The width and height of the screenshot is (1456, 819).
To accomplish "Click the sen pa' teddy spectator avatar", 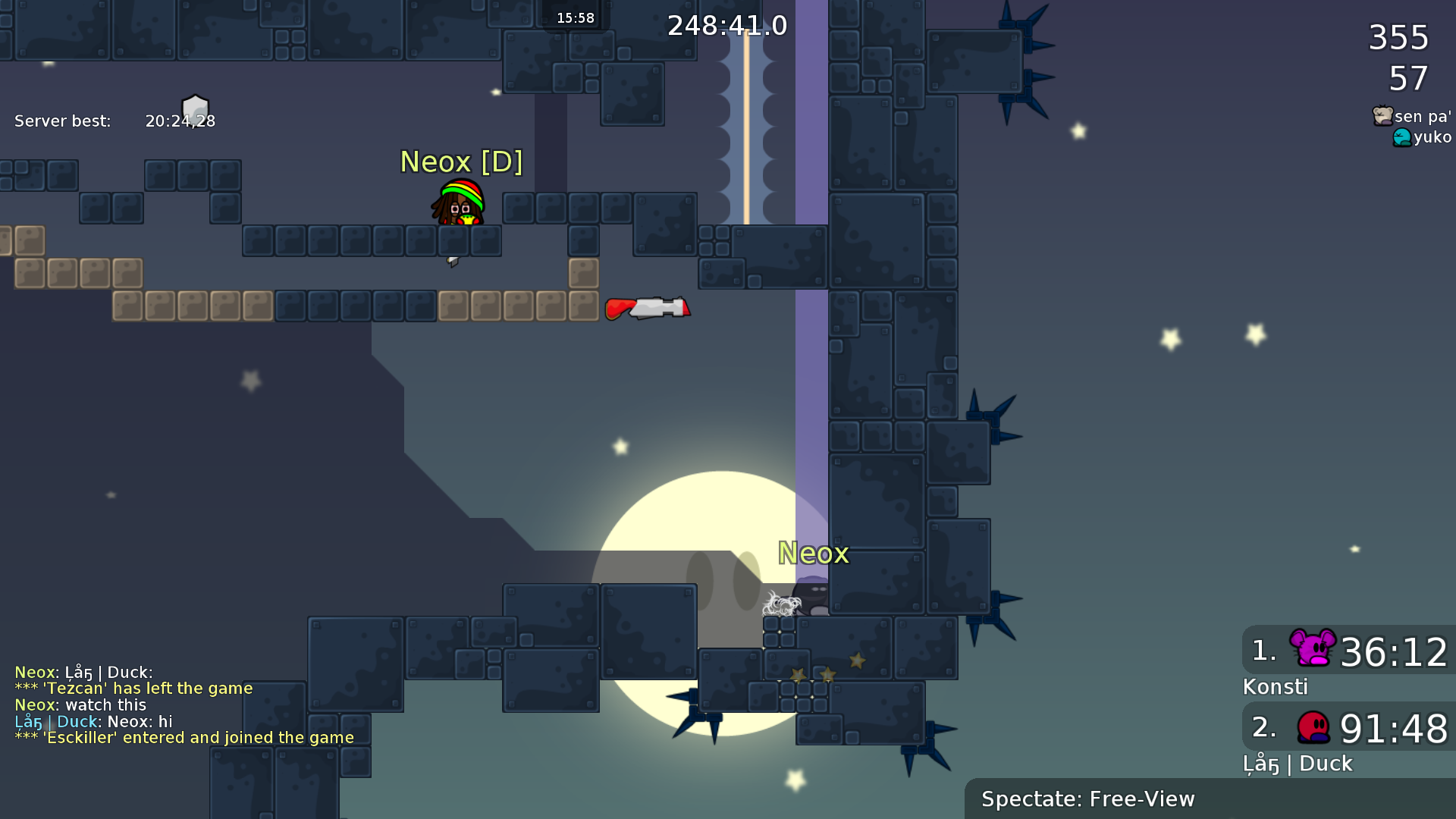I will [1382, 117].
